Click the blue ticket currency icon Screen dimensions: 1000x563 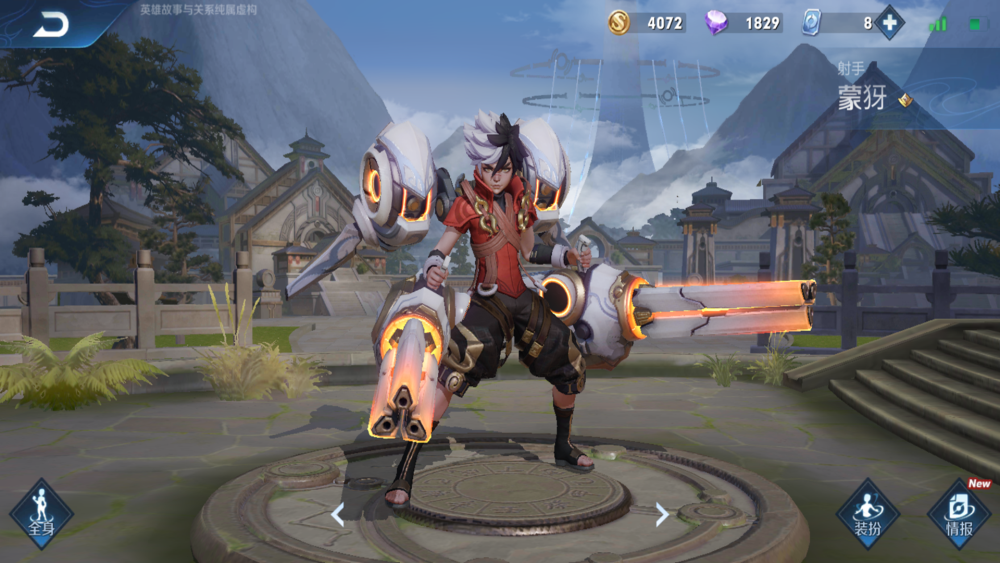tap(810, 23)
